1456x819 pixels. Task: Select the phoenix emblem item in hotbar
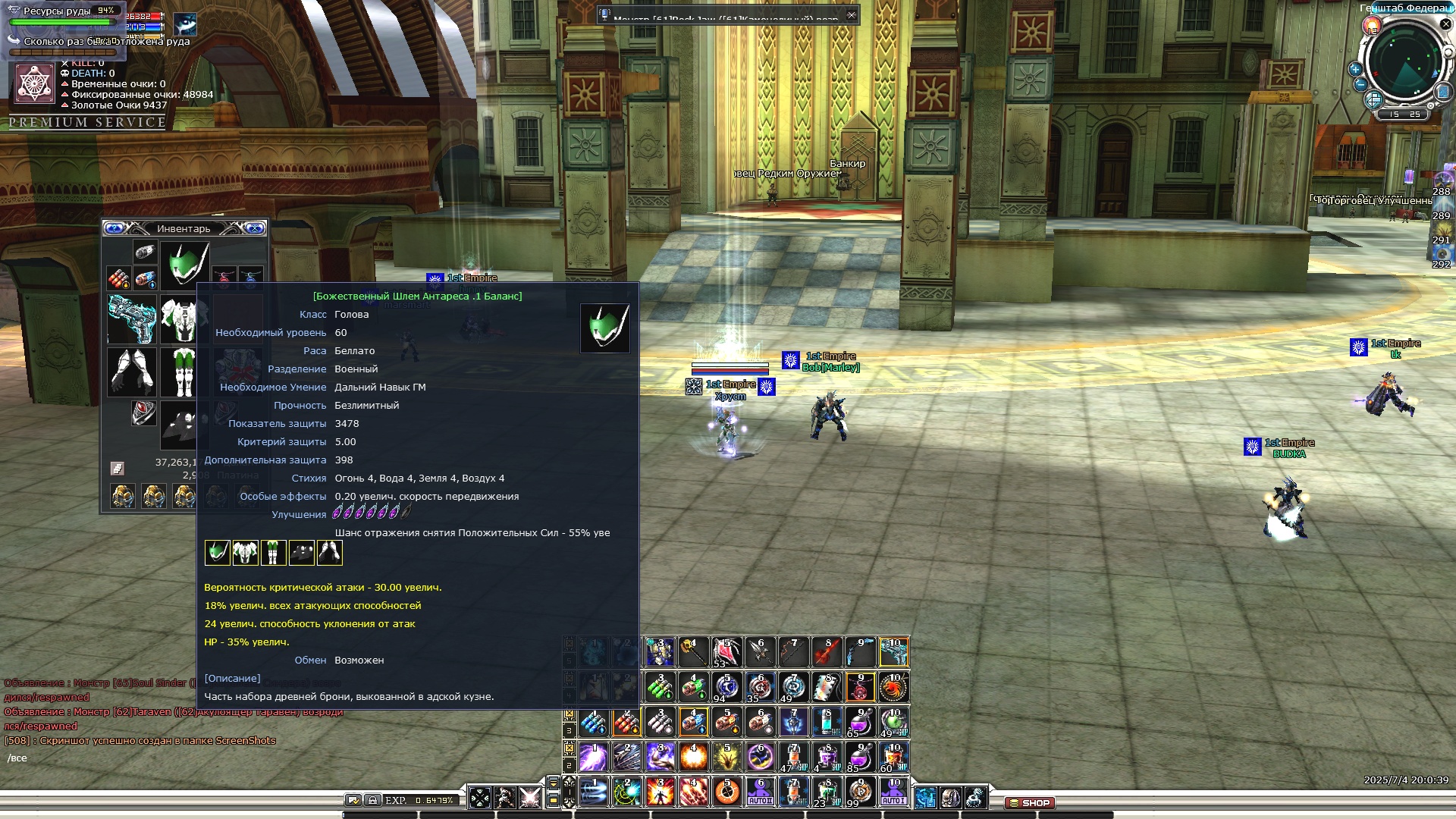click(x=893, y=688)
